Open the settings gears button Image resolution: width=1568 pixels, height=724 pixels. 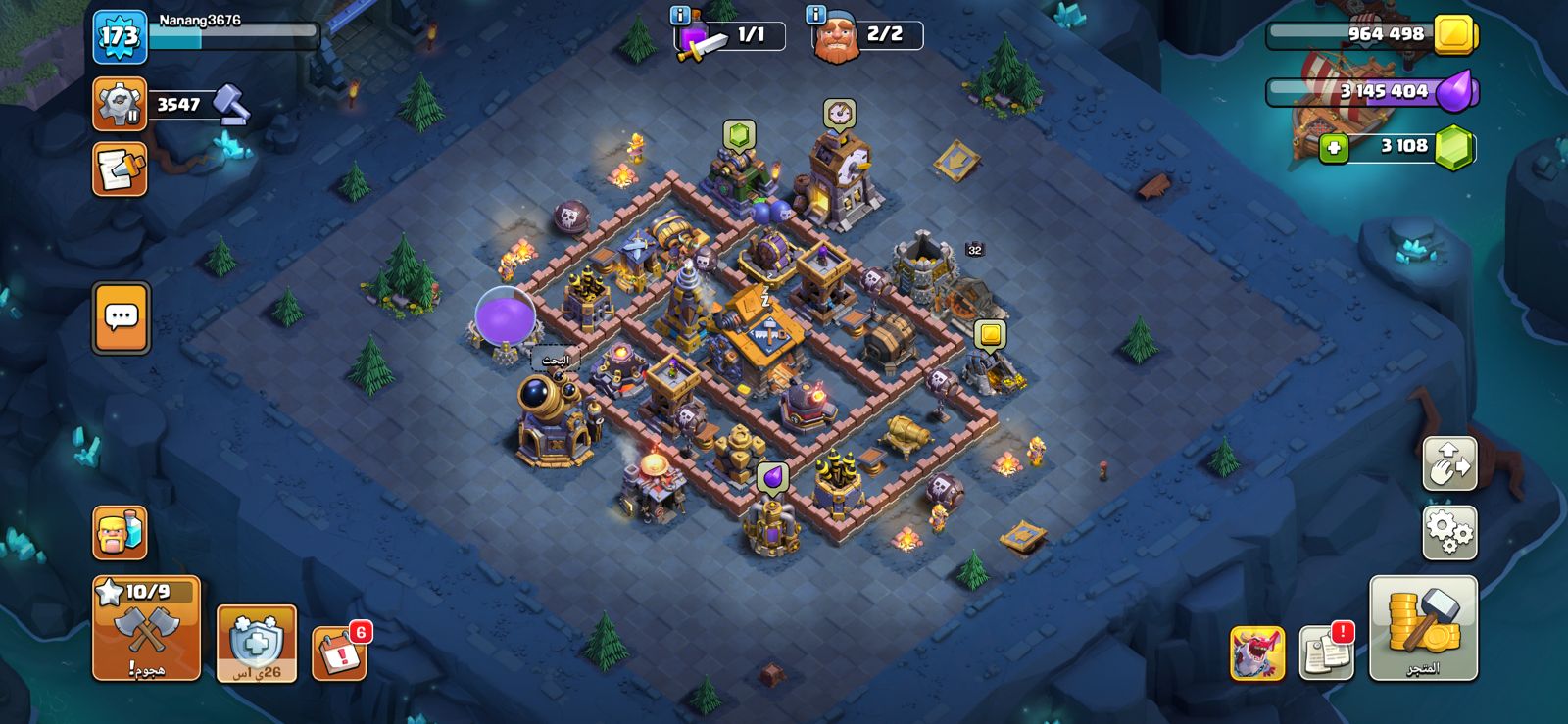click(1449, 532)
